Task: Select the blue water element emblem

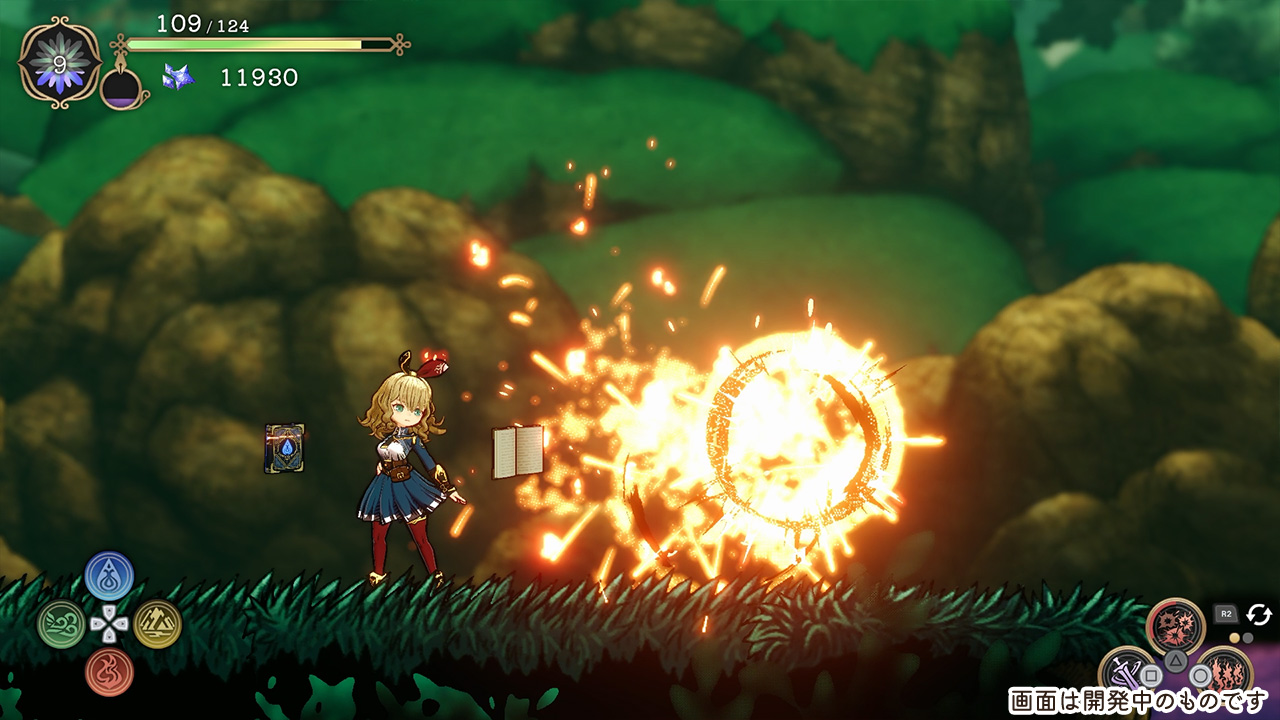Action: coord(109,575)
